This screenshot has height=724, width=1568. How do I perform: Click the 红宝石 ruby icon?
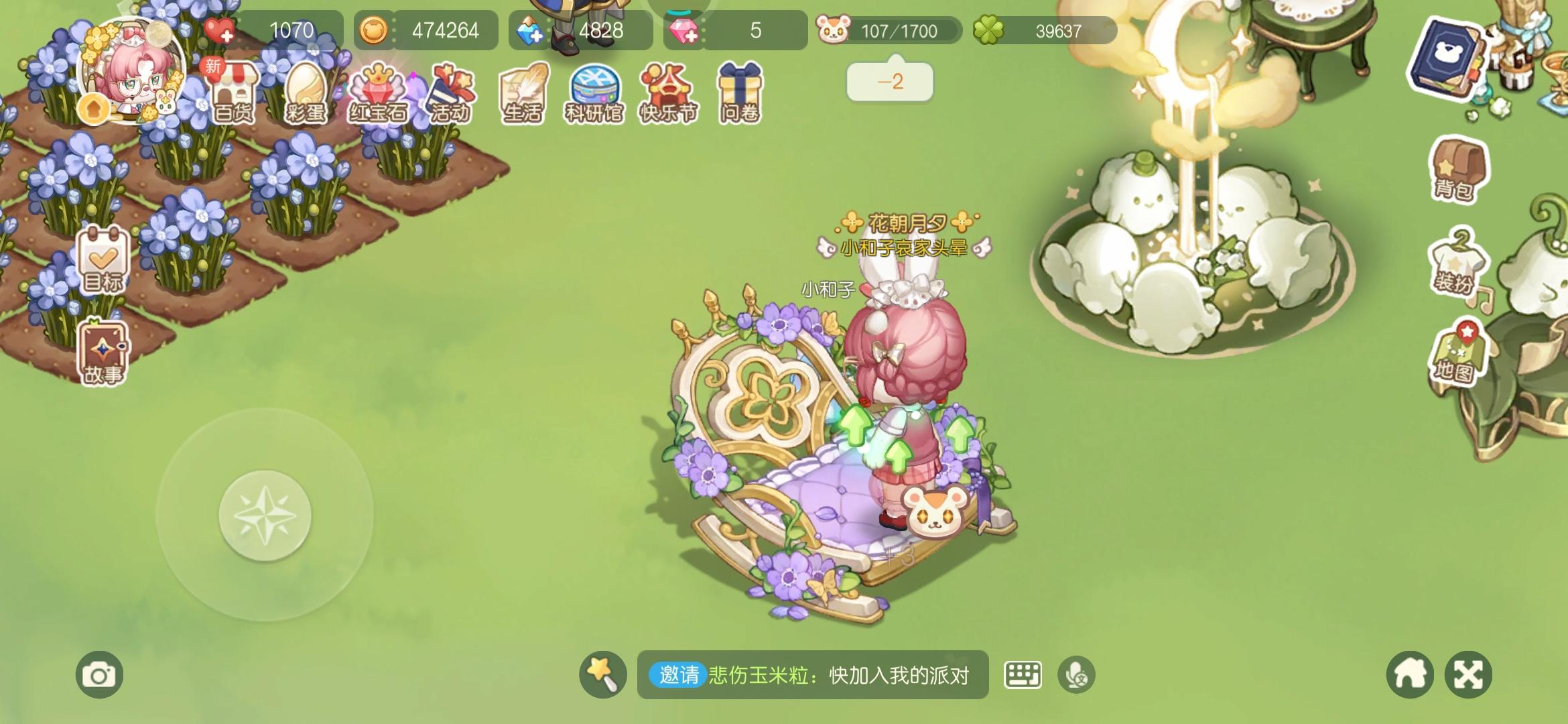(x=380, y=94)
